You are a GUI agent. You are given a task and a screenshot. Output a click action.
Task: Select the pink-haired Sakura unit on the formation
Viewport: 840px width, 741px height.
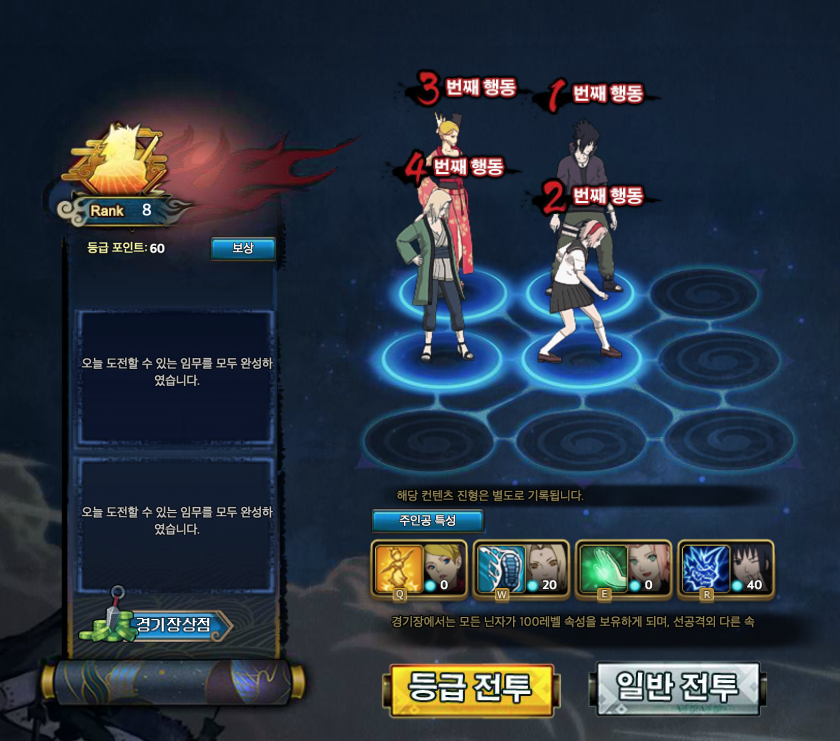[x=578, y=290]
